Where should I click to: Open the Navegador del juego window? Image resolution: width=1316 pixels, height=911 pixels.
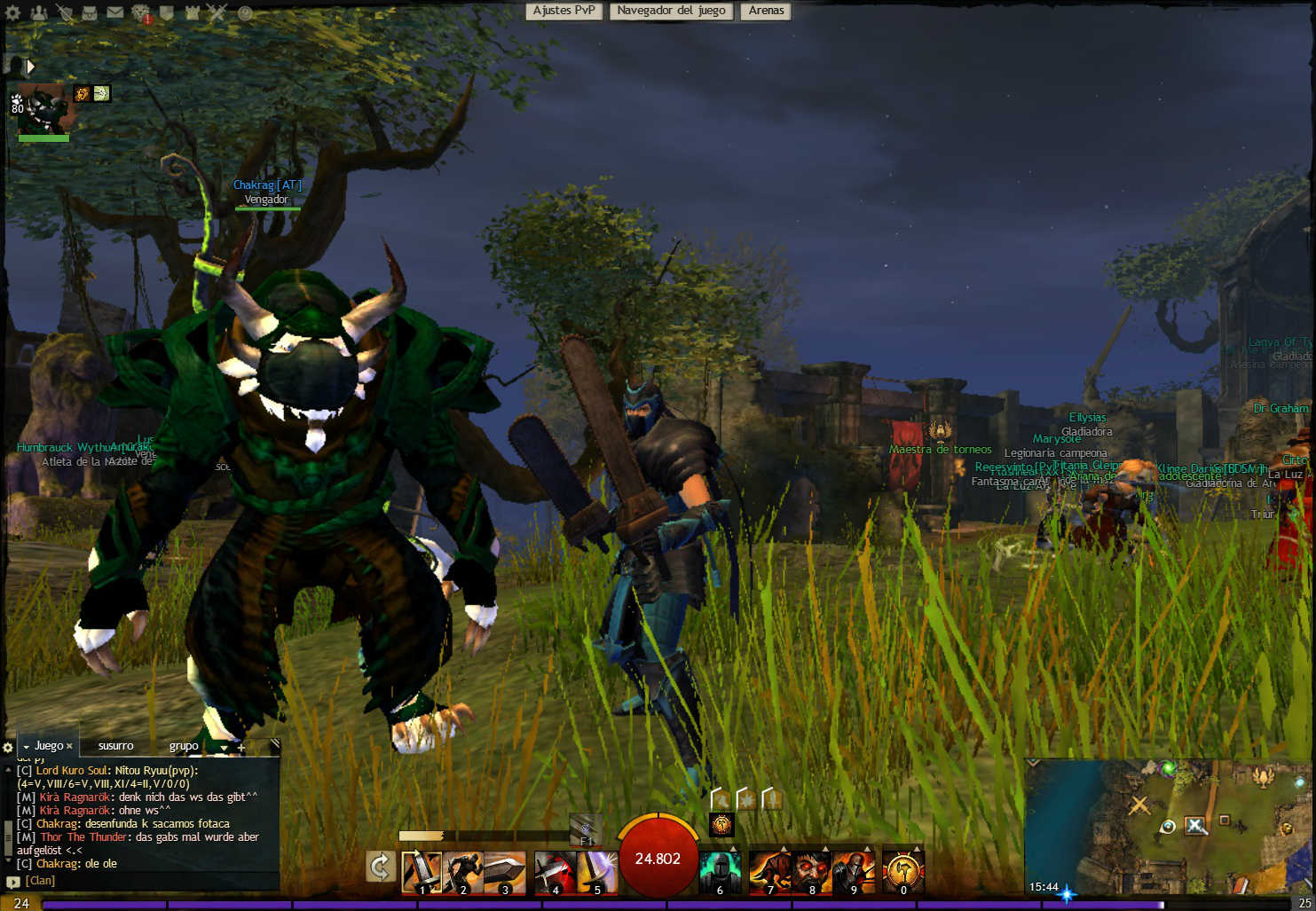click(x=671, y=11)
